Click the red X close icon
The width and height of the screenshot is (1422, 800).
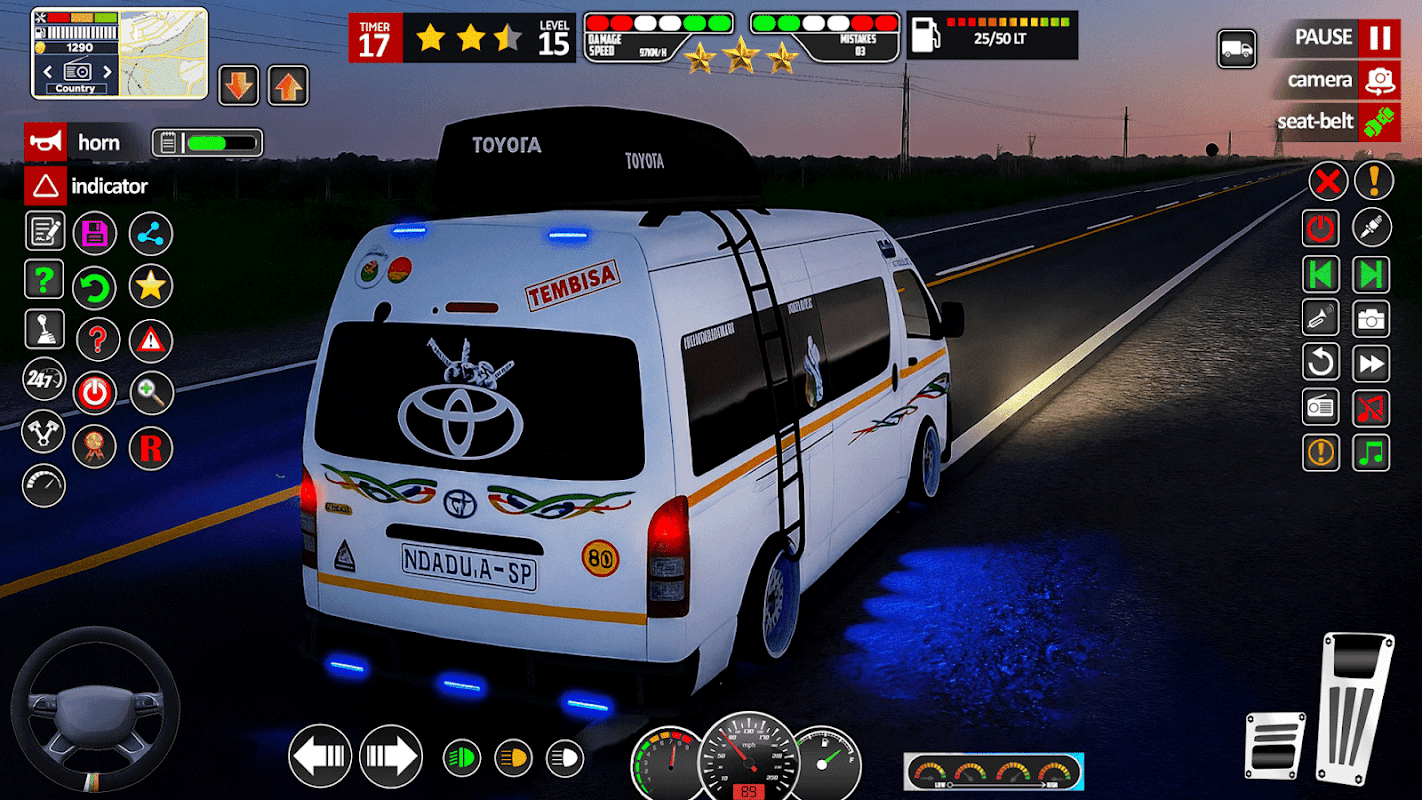coord(1328,181)
